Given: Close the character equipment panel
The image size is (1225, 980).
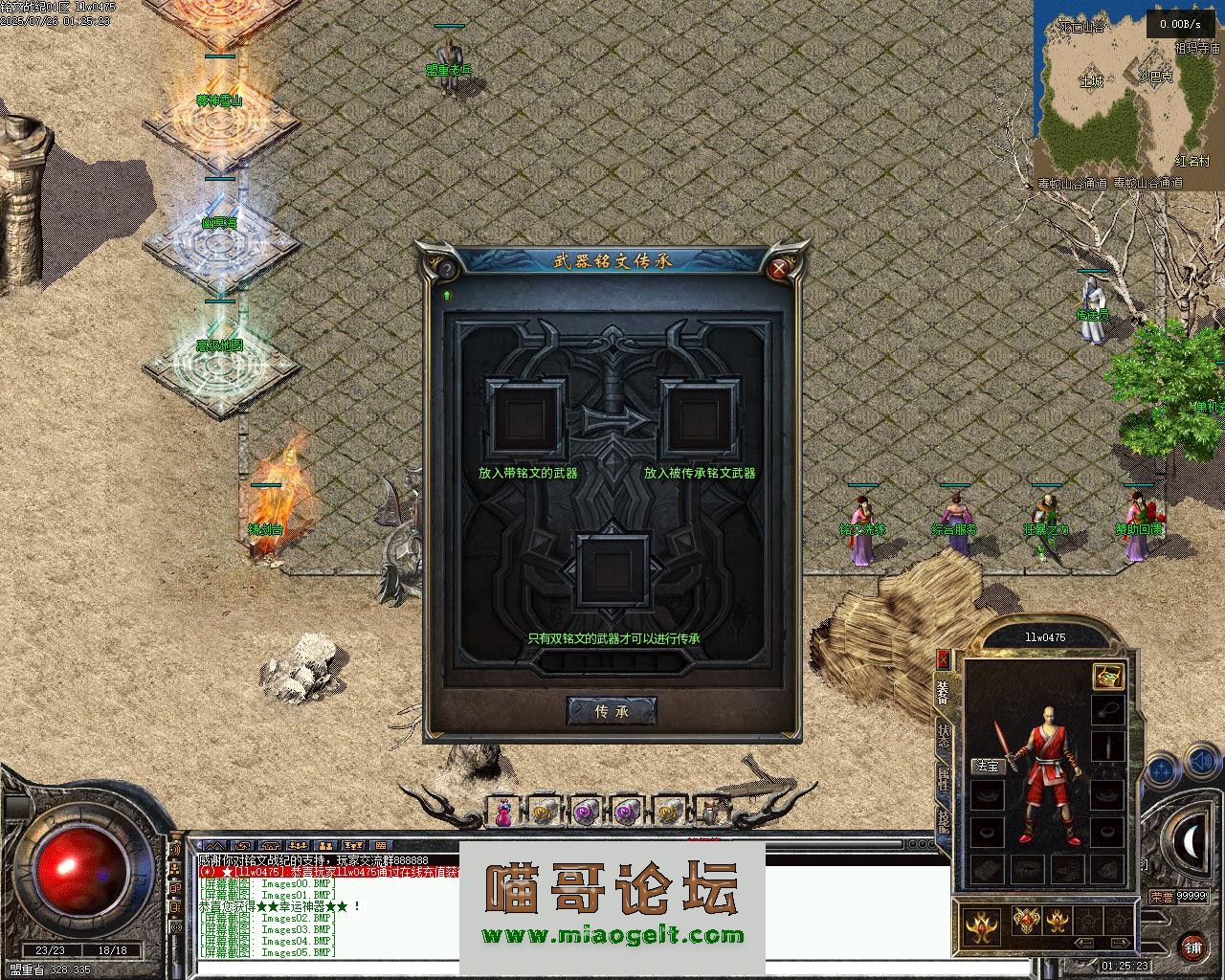Looking at the screenshot, I should point(943,658).
